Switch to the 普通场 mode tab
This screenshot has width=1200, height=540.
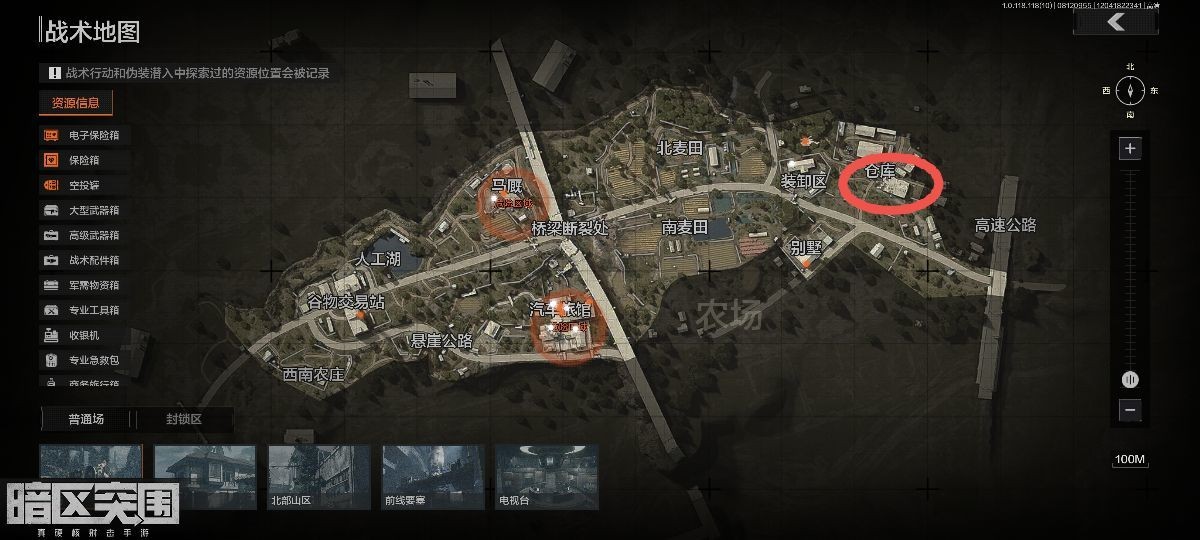[86, 419]
